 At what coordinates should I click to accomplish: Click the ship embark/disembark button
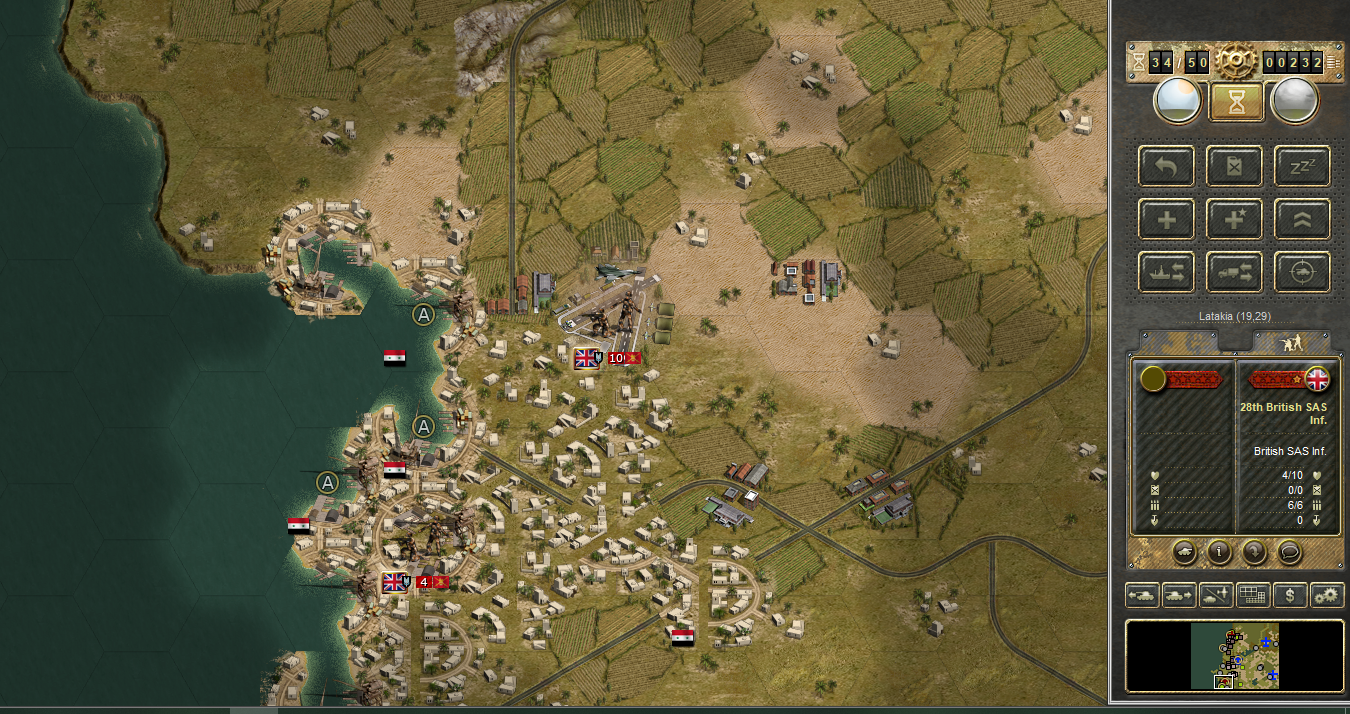coord(1166,272)
